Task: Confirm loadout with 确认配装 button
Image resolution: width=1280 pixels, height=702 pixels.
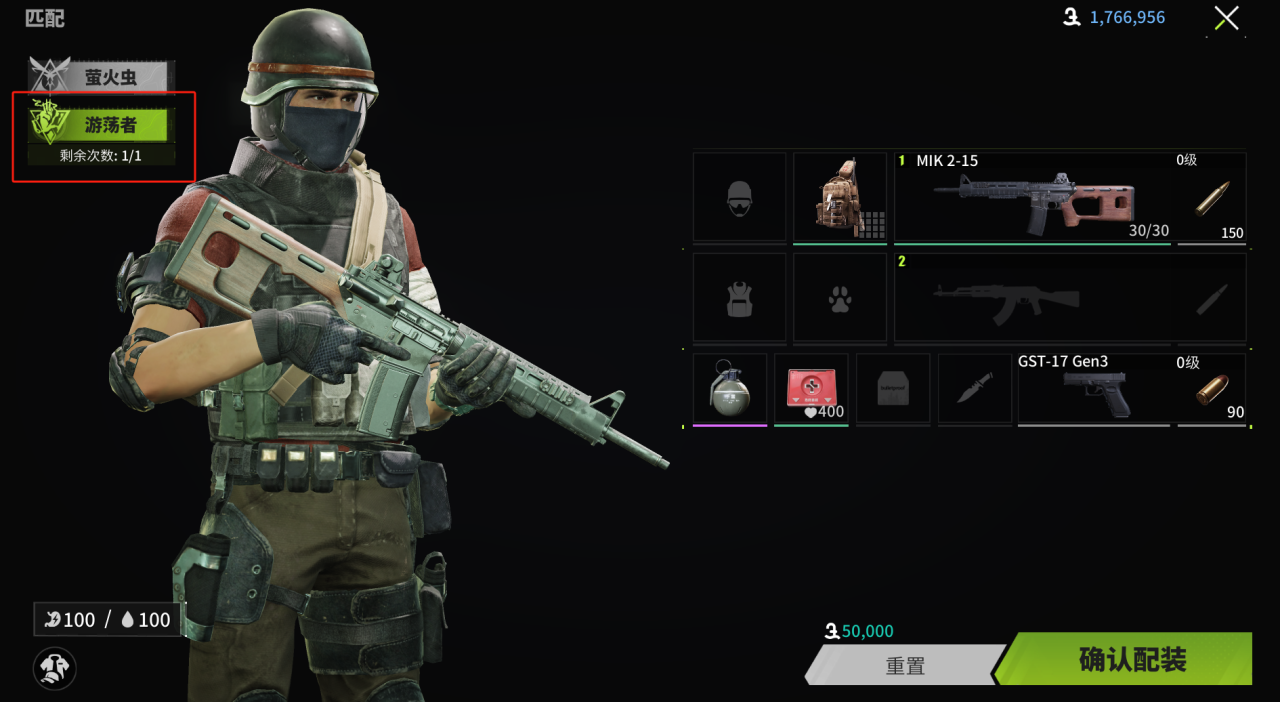Action: tap(1130, 660)
